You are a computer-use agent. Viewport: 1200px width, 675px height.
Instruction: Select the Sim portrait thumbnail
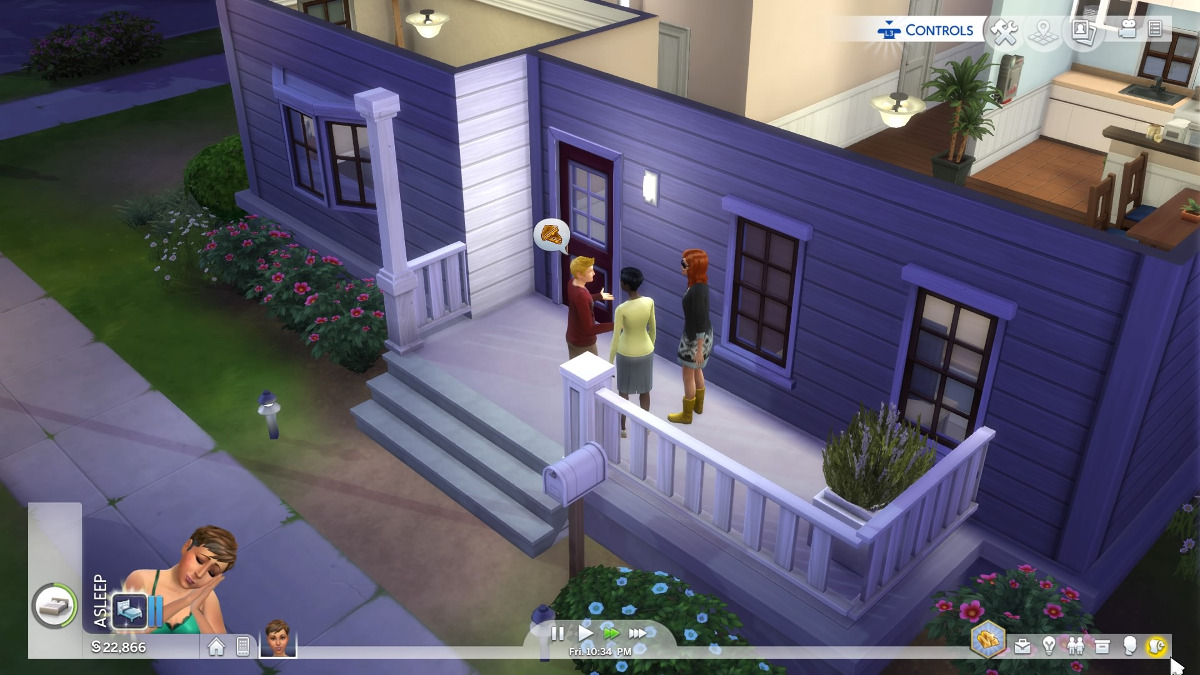pos(278,638)
